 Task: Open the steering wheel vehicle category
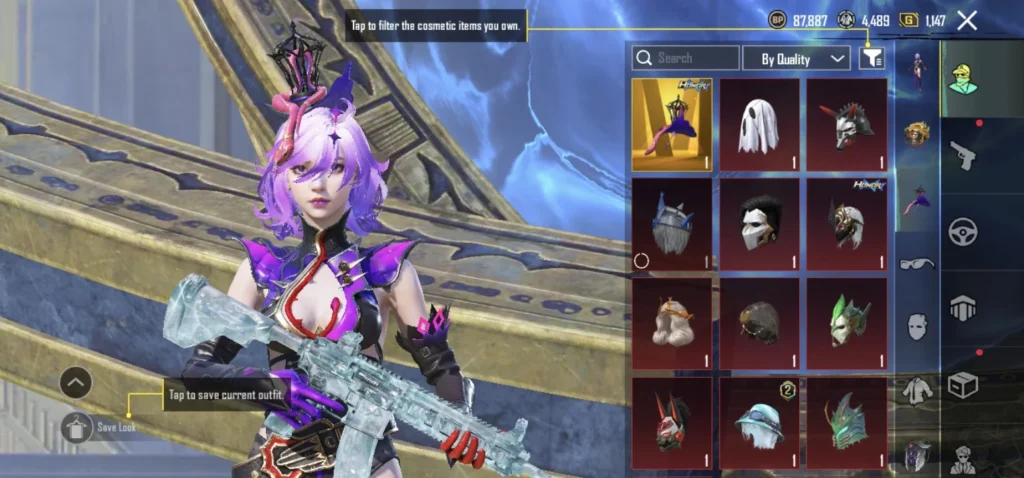pyautogui.click(x=962, y=232)
